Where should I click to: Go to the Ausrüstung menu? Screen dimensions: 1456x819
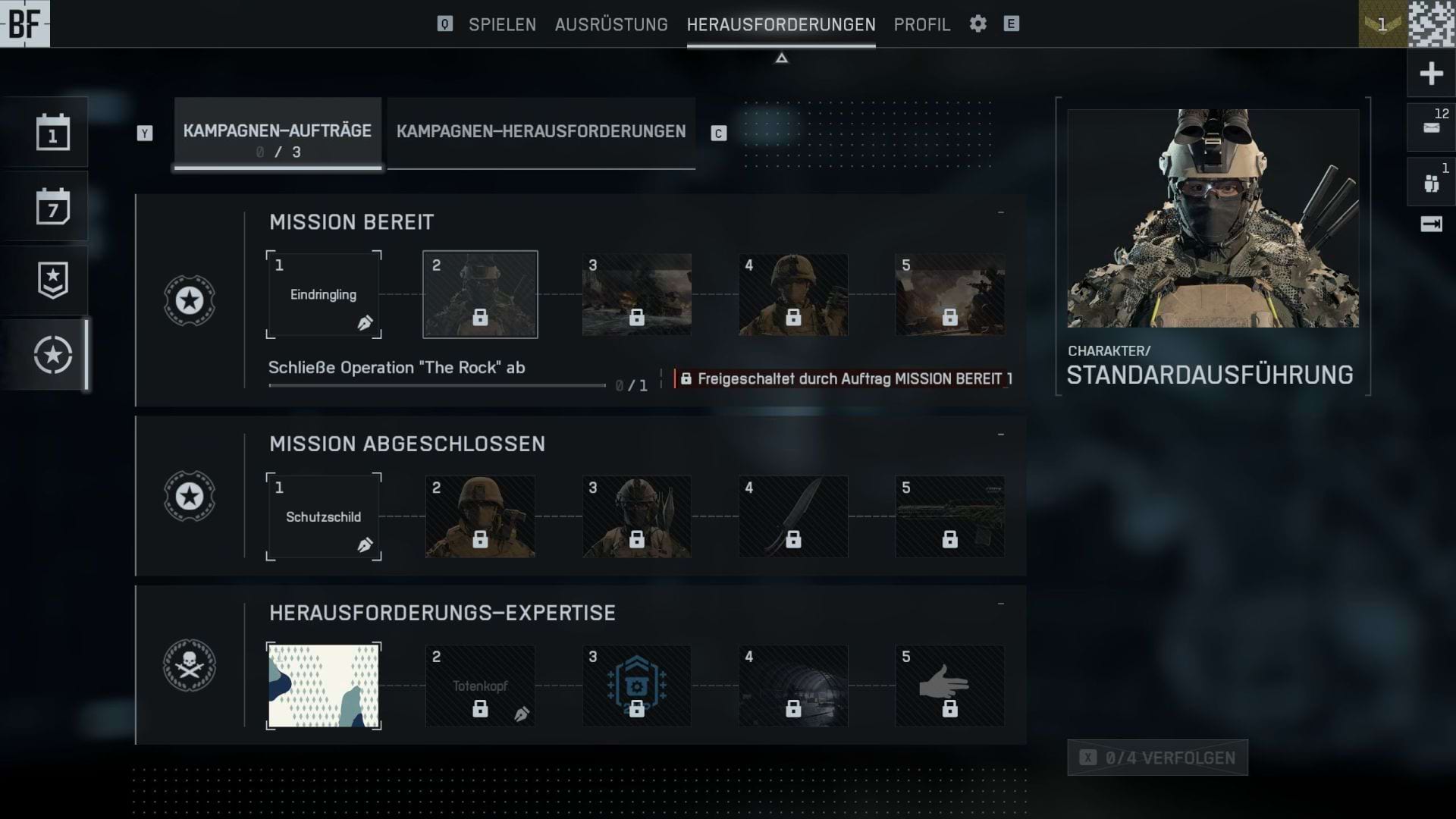[611, 24]
